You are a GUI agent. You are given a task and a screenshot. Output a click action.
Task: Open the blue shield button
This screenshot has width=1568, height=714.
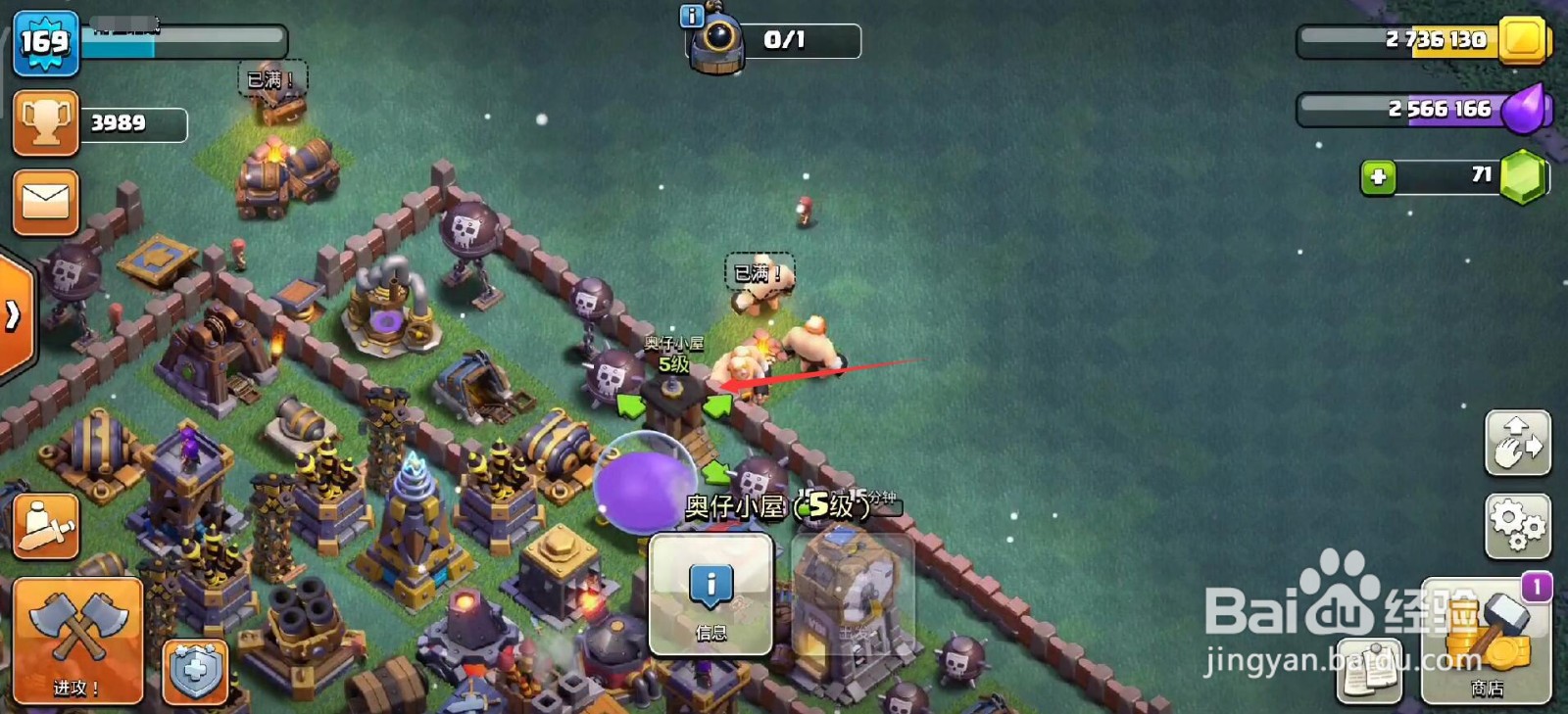(196, 672)
